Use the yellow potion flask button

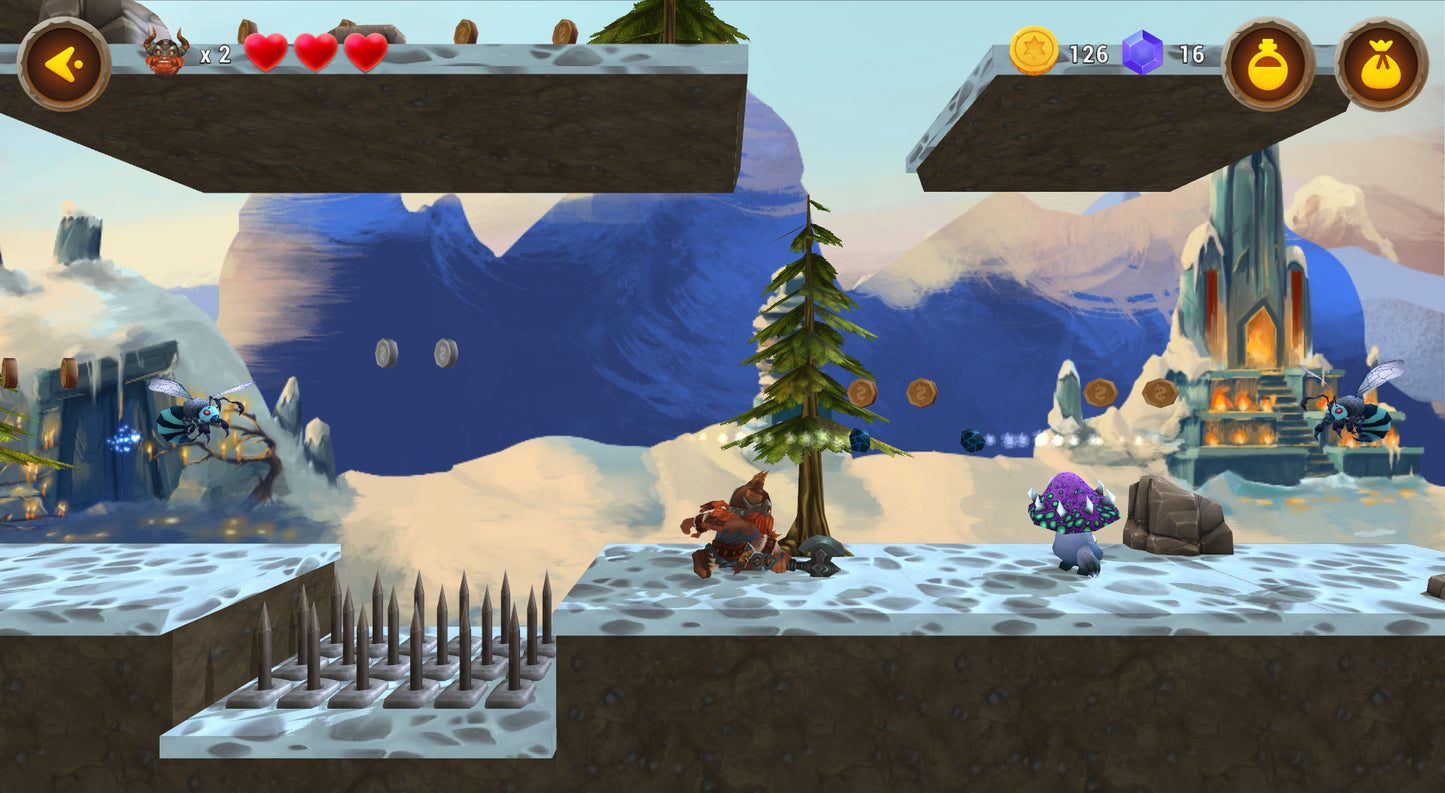(x=1267, y=64)
